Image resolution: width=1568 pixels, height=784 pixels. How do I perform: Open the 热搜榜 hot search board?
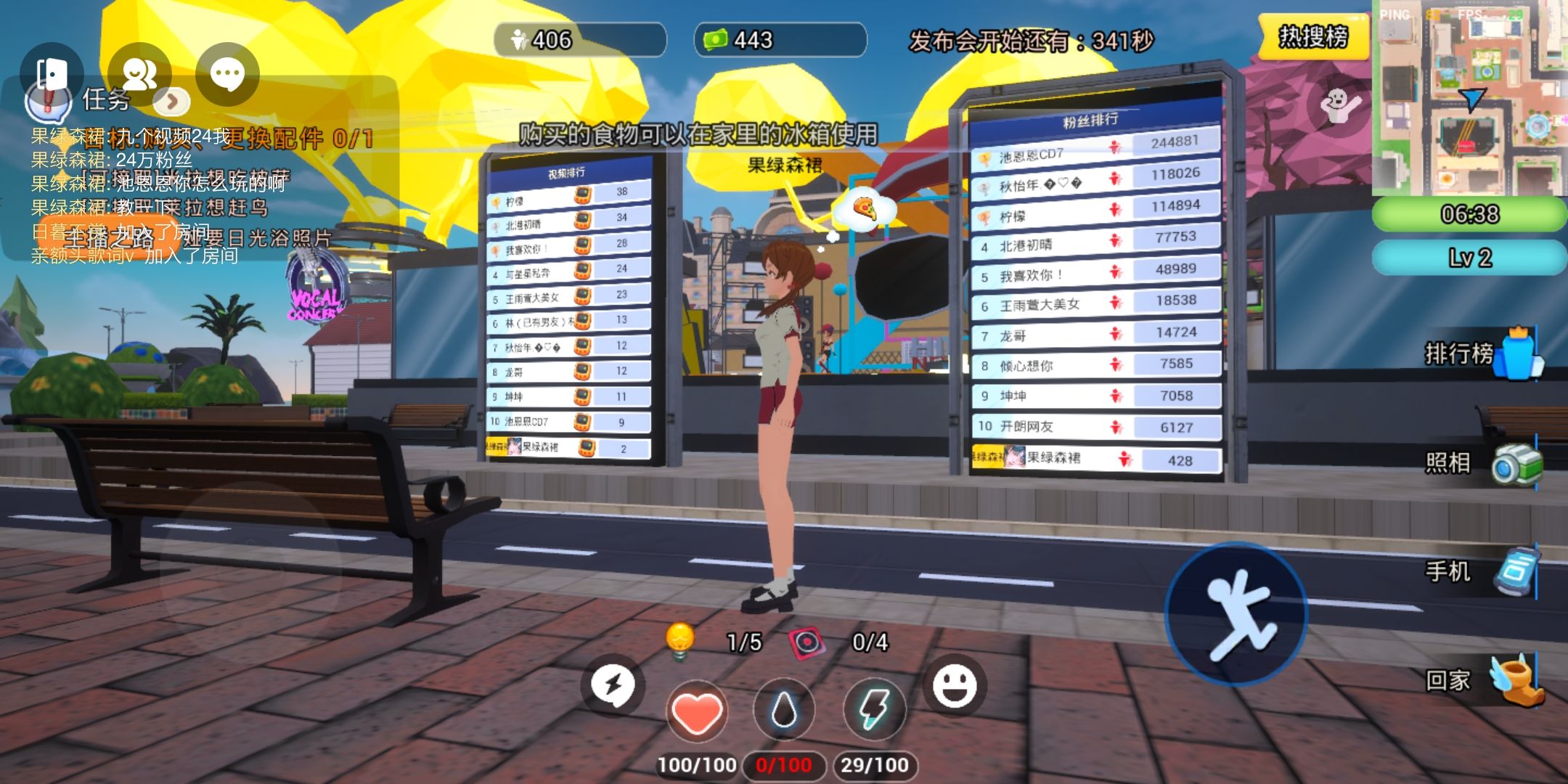pyautogui.click(x=1312, y=36)
